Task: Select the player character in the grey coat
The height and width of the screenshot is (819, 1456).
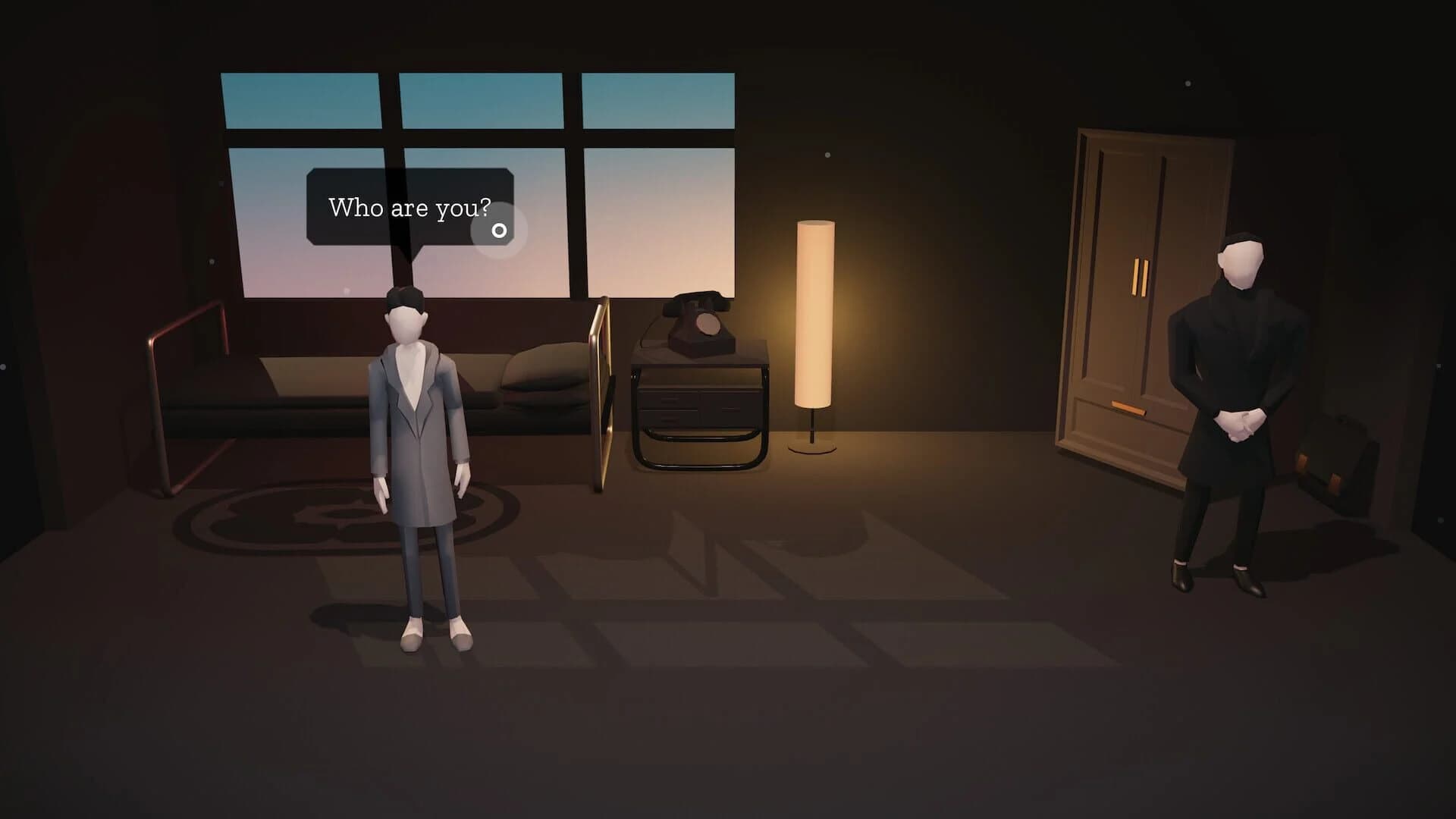Action: 417,417
